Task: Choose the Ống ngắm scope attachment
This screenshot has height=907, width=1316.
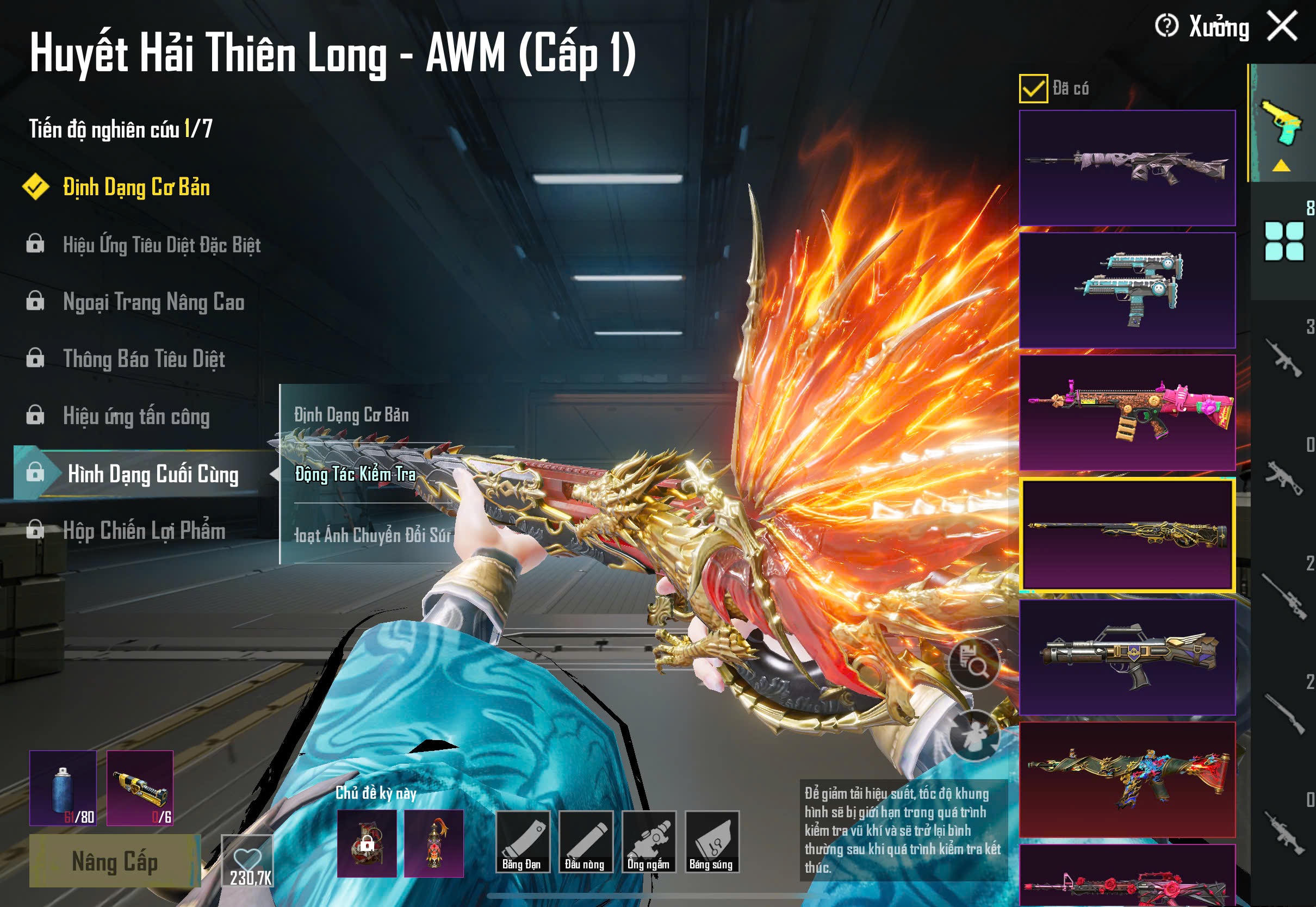Action: [648, 842]
